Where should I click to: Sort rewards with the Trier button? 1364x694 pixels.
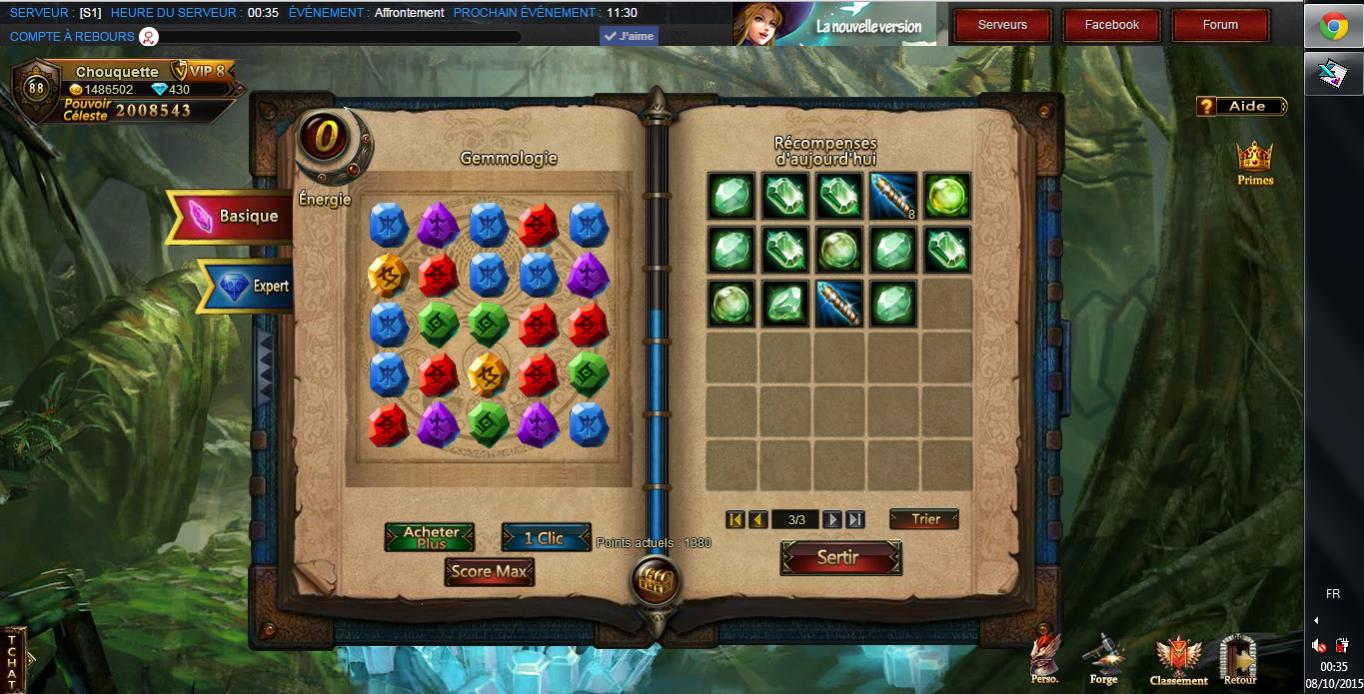[x=924, y=519]
